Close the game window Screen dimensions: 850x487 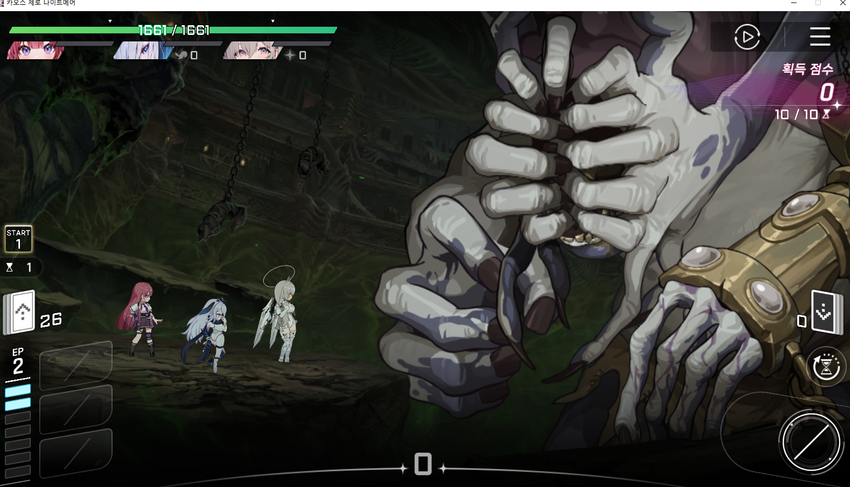[841, 4]
